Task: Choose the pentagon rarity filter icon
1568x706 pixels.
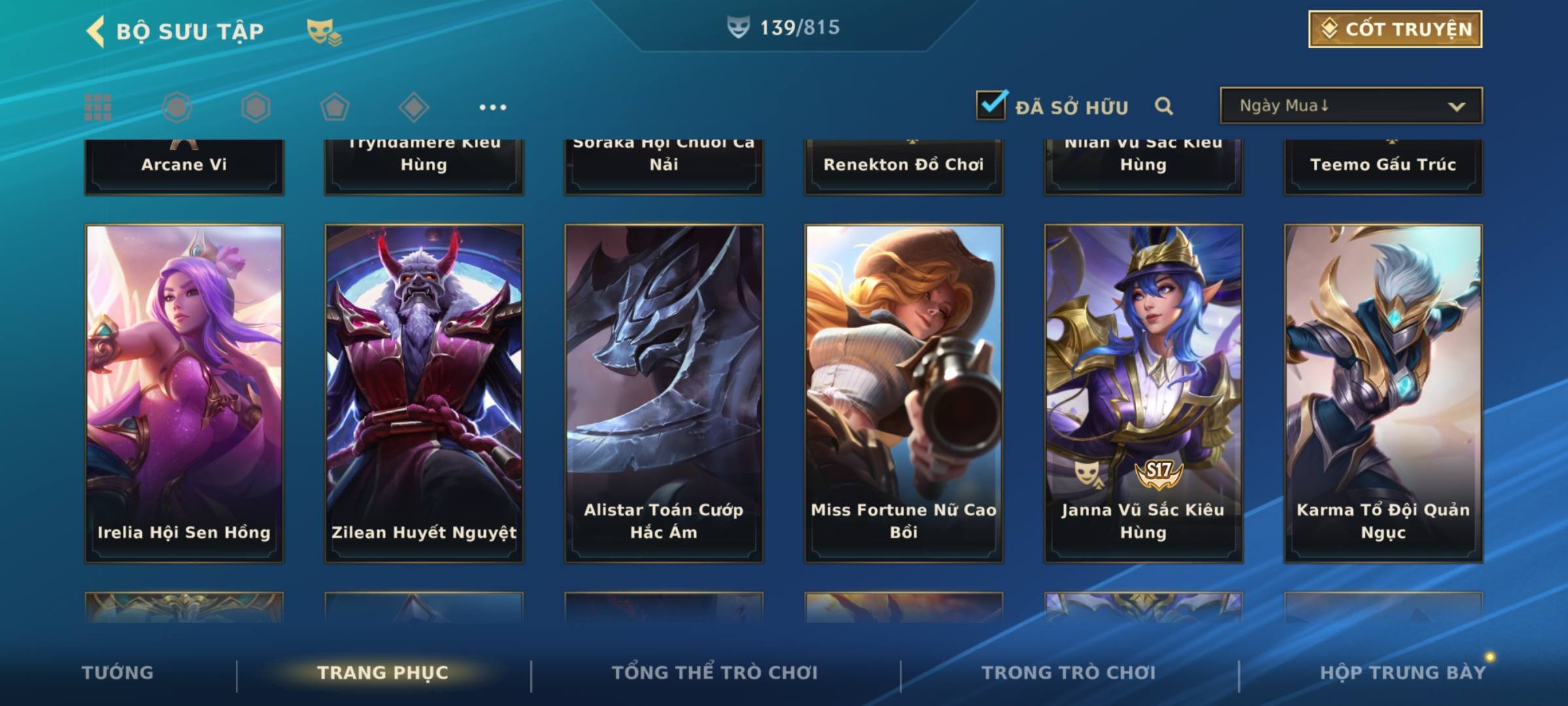Action: point(335,107)
